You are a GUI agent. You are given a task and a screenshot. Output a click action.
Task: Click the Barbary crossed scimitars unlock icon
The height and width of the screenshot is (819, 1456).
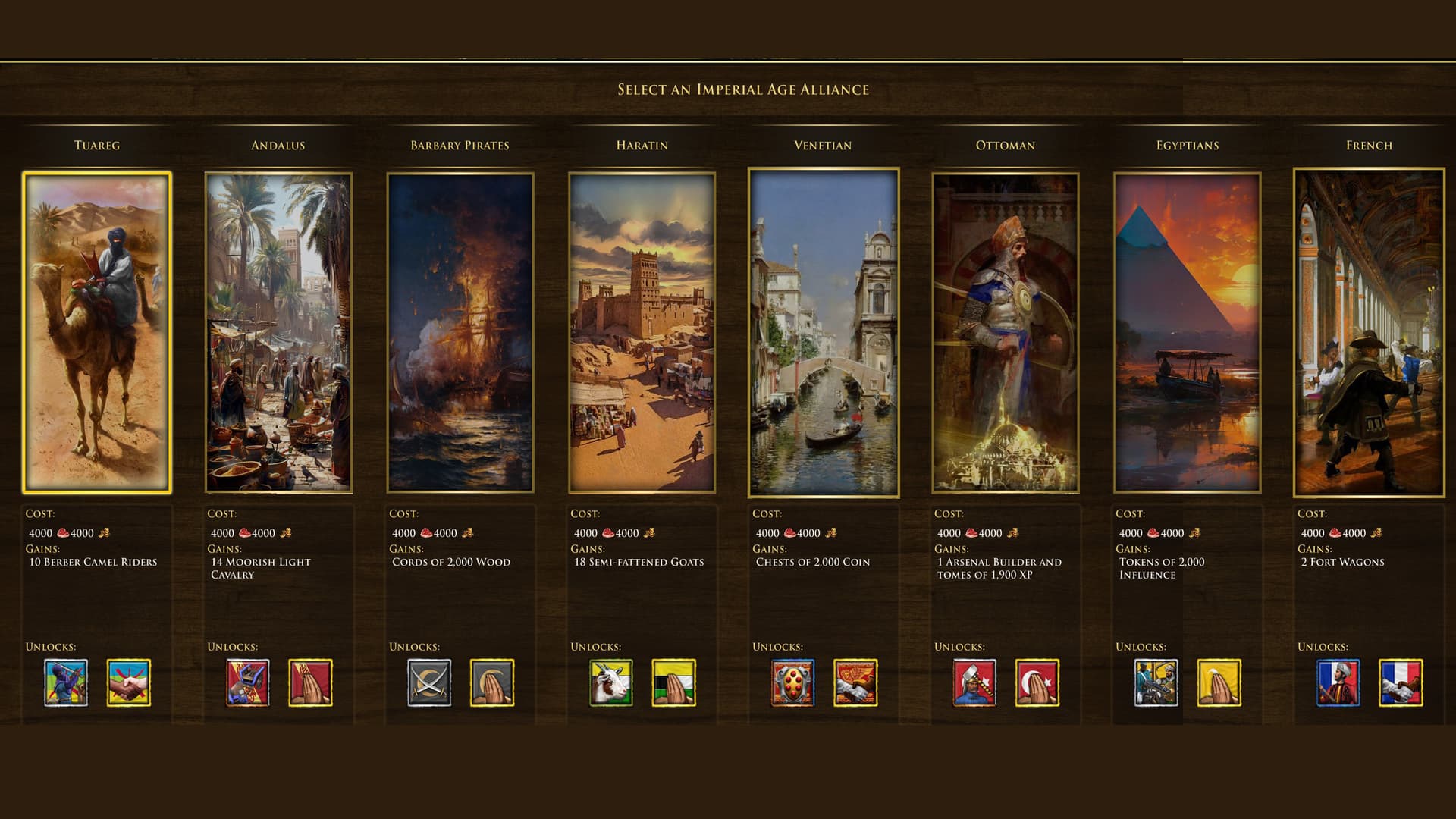pyautogui.click(x=429, y=682)
